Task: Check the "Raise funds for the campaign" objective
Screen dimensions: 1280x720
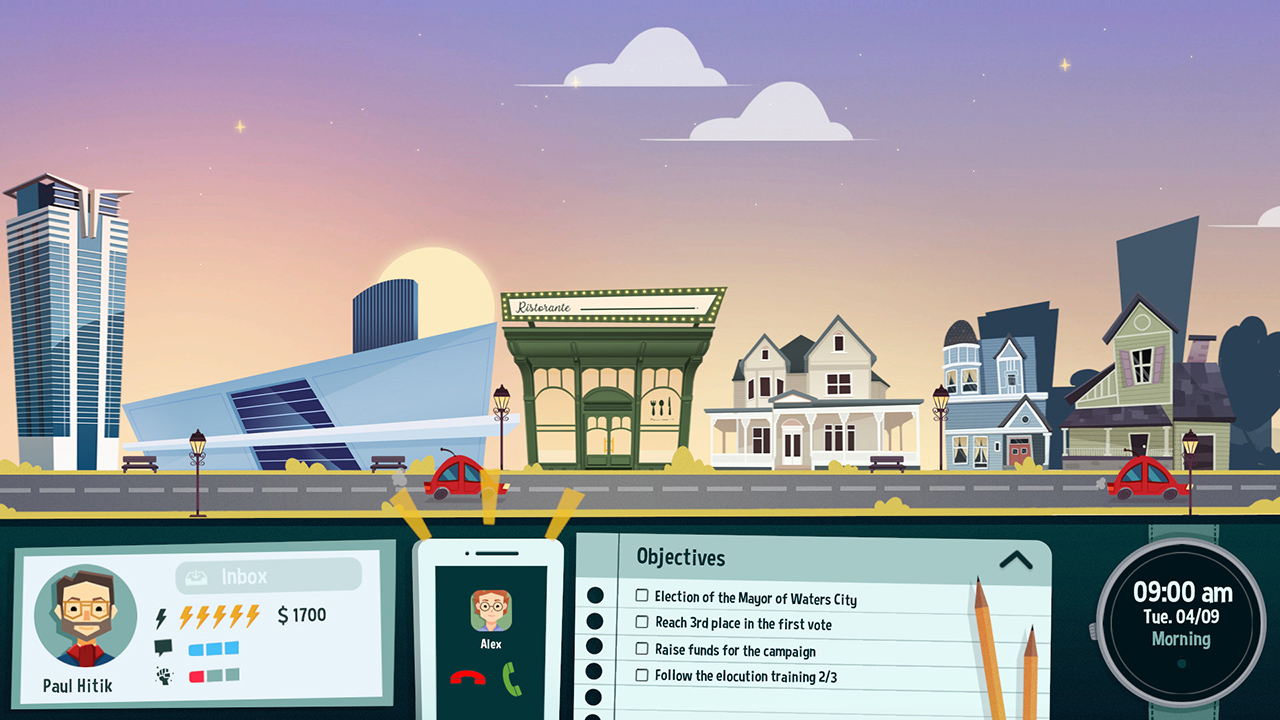Action: coord(641,650)
